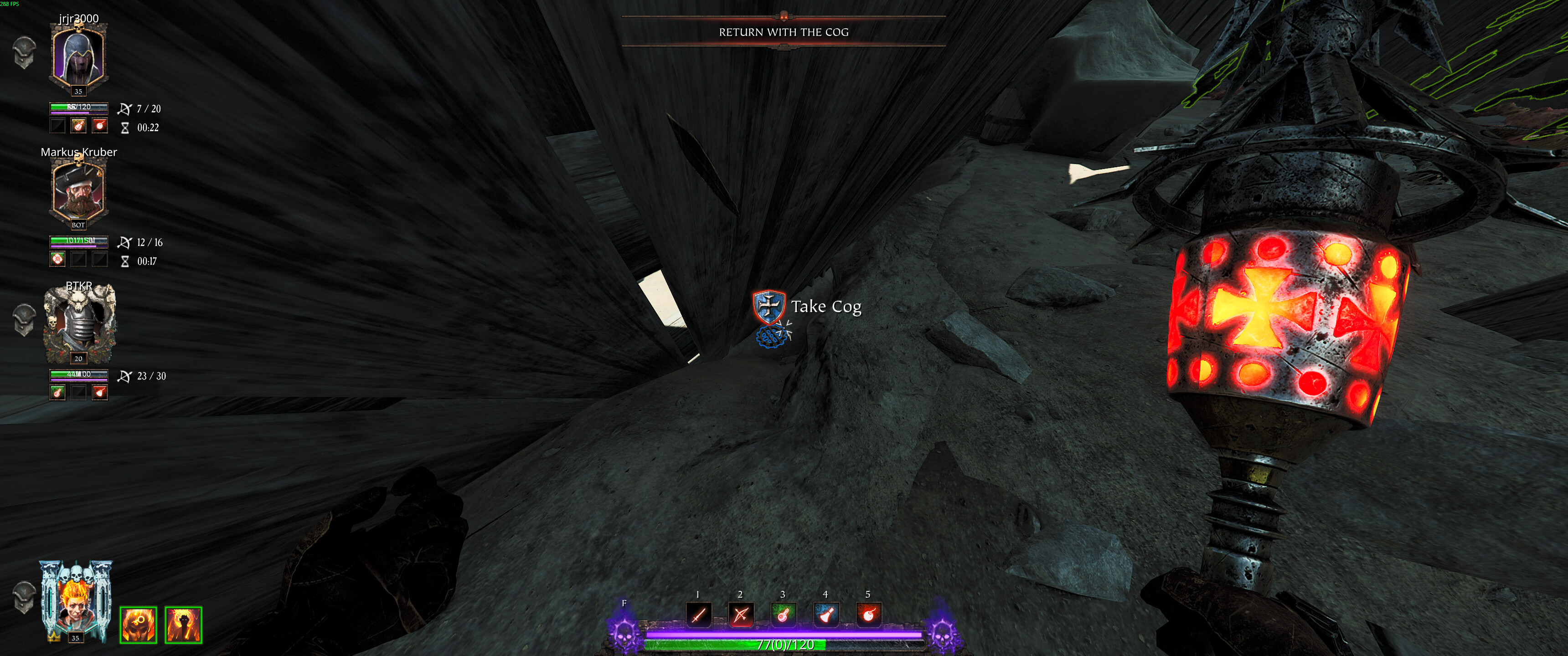
Task: Click jrjr3000's bomb item icon
Action: [100, 125]
